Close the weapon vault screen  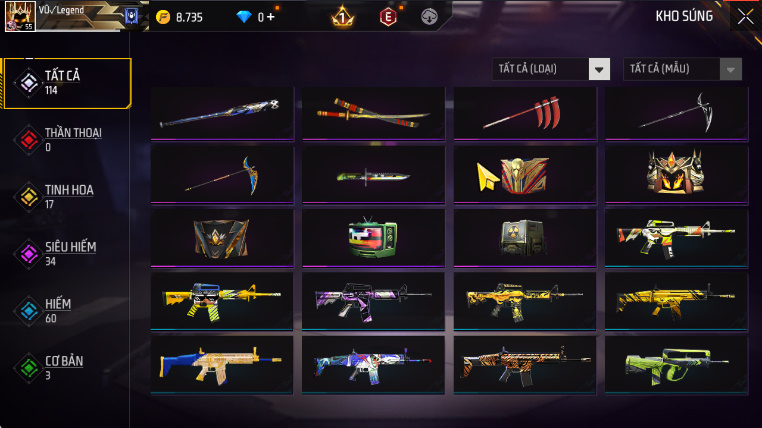745,16
